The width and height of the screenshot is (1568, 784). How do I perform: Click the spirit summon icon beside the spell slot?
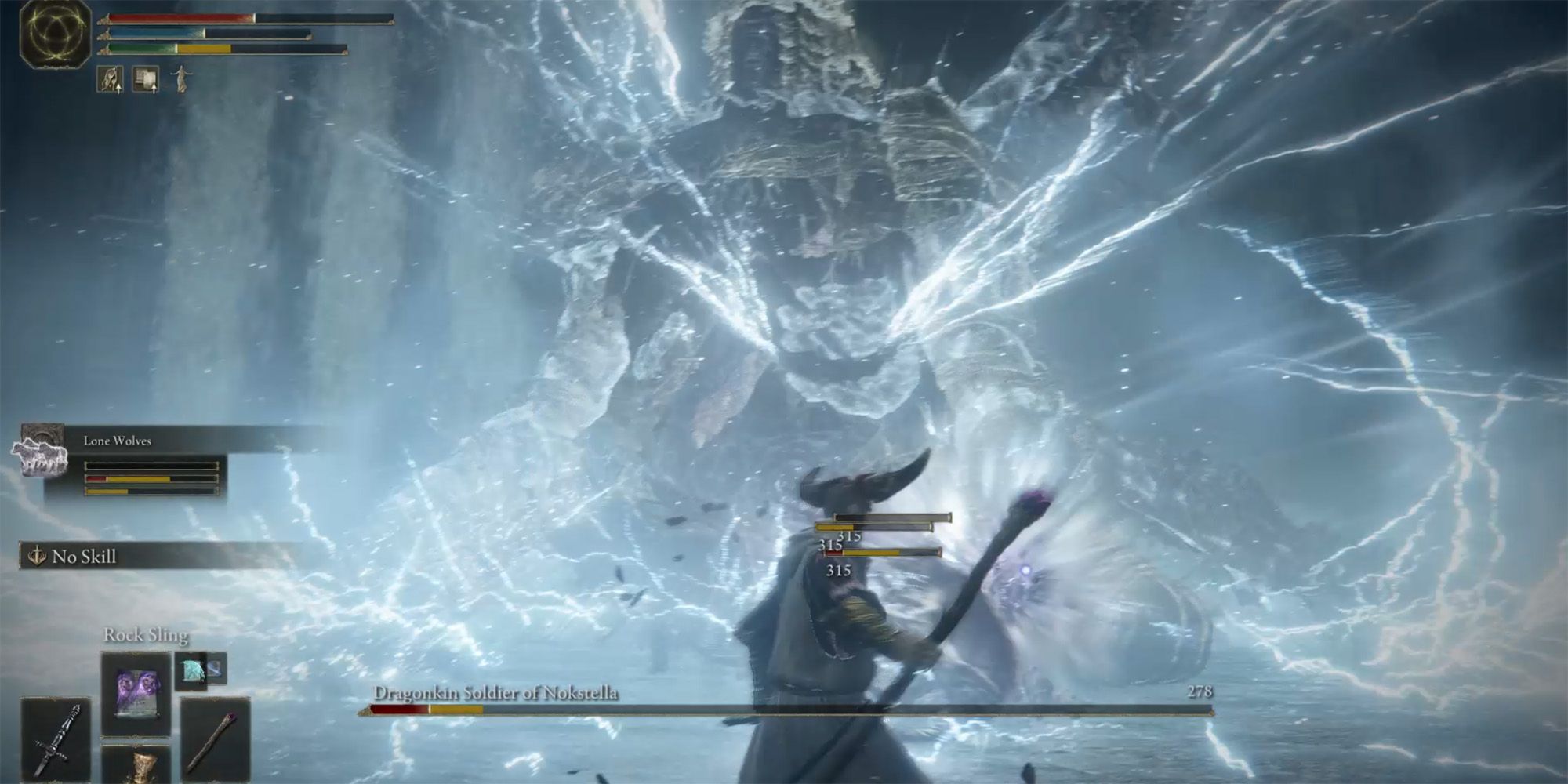191,672
